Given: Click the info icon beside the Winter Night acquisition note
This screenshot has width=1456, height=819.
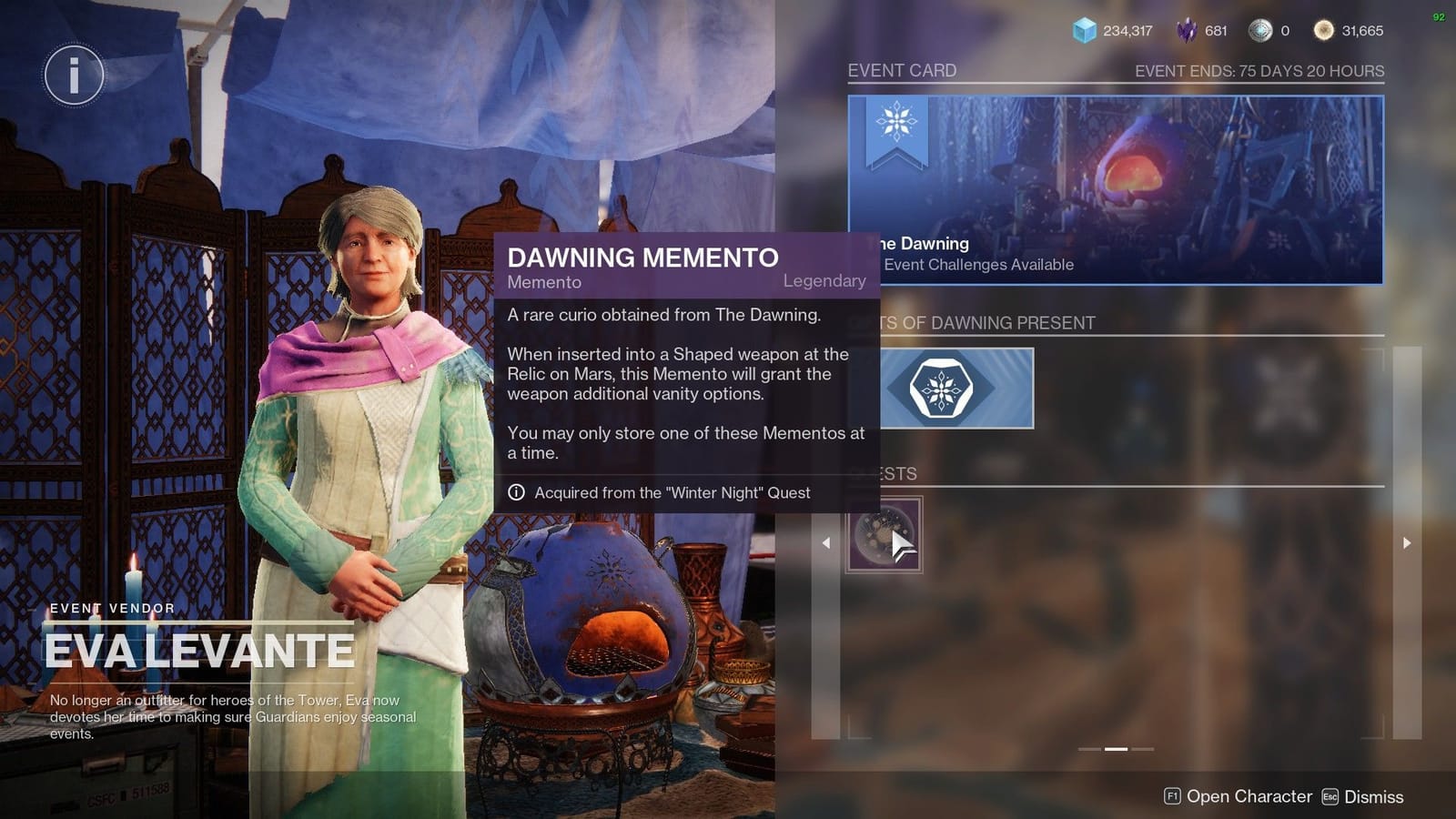Looking at the screenshot, I should (517, 492).
